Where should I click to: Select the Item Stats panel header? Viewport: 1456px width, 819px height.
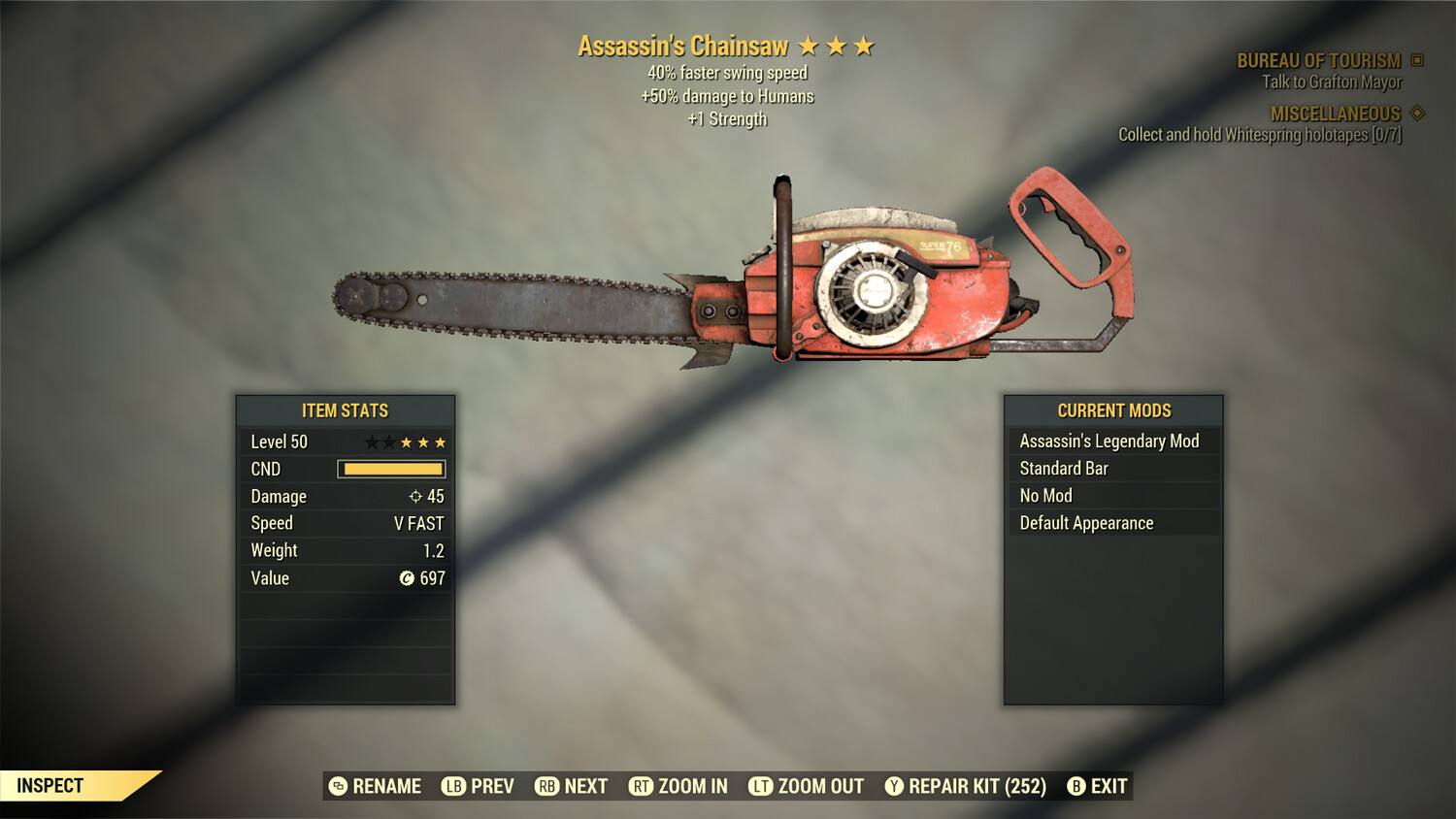point(346,410)
